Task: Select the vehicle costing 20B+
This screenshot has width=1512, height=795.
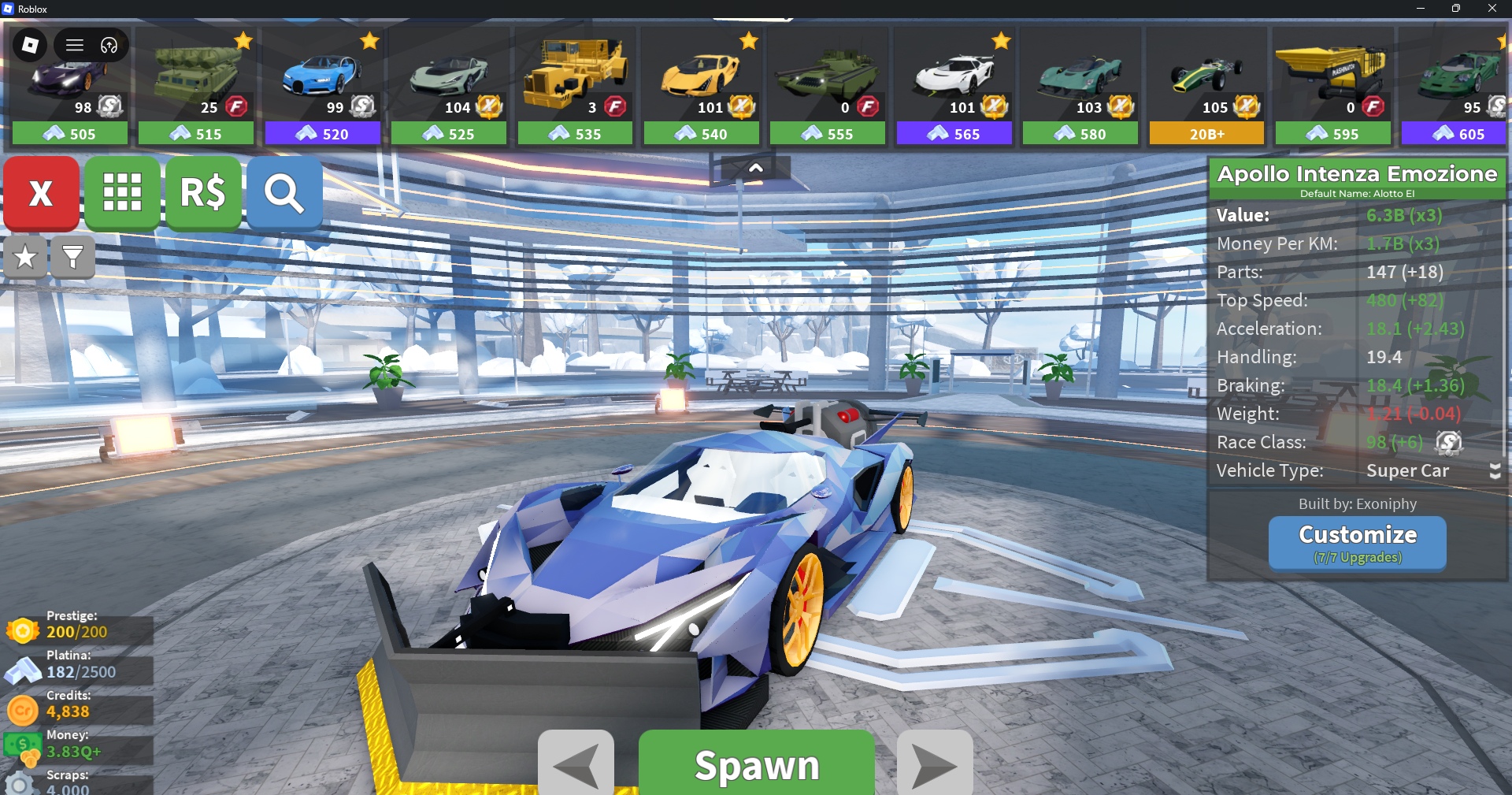Action: point(1206,87)
